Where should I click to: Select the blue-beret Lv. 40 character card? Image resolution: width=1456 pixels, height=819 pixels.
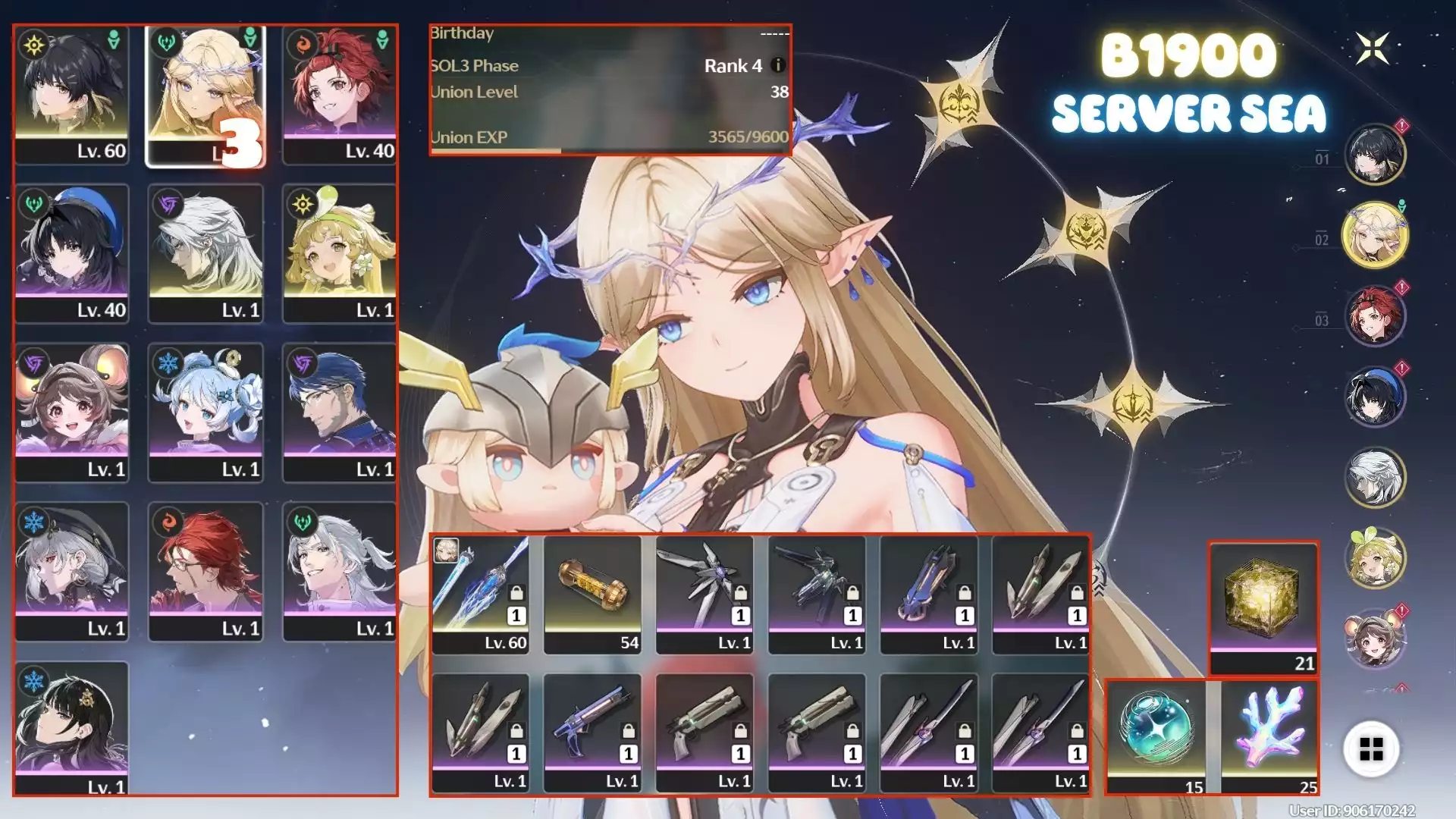pos(72,254)
